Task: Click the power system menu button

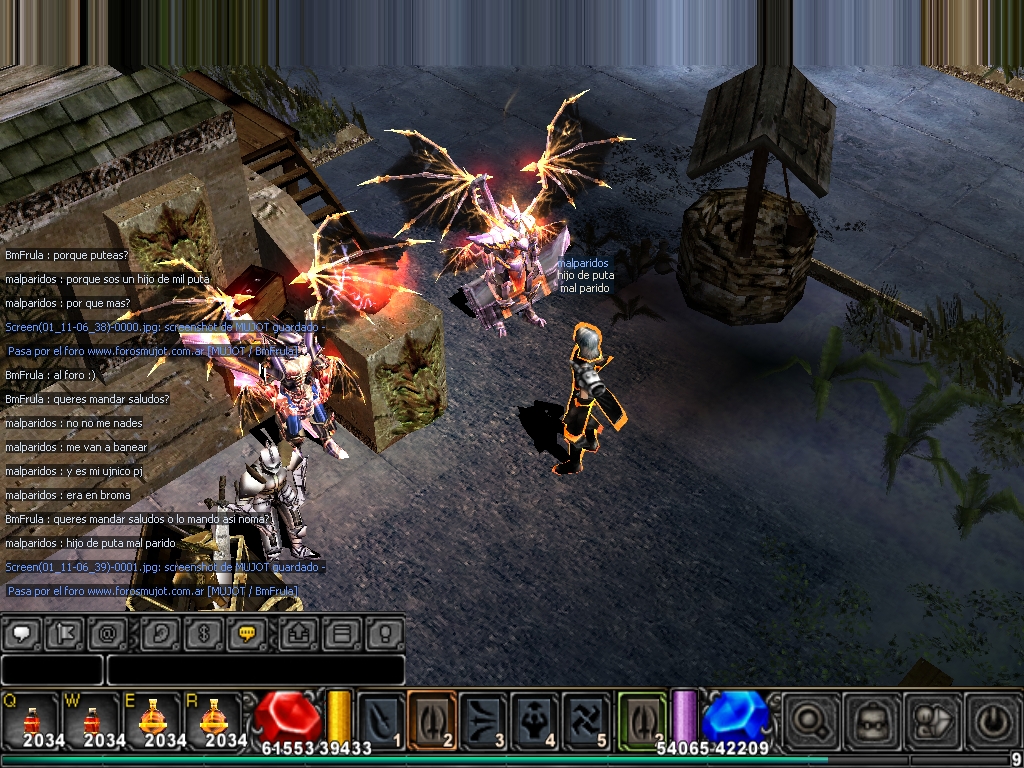Action: point(991,719)
